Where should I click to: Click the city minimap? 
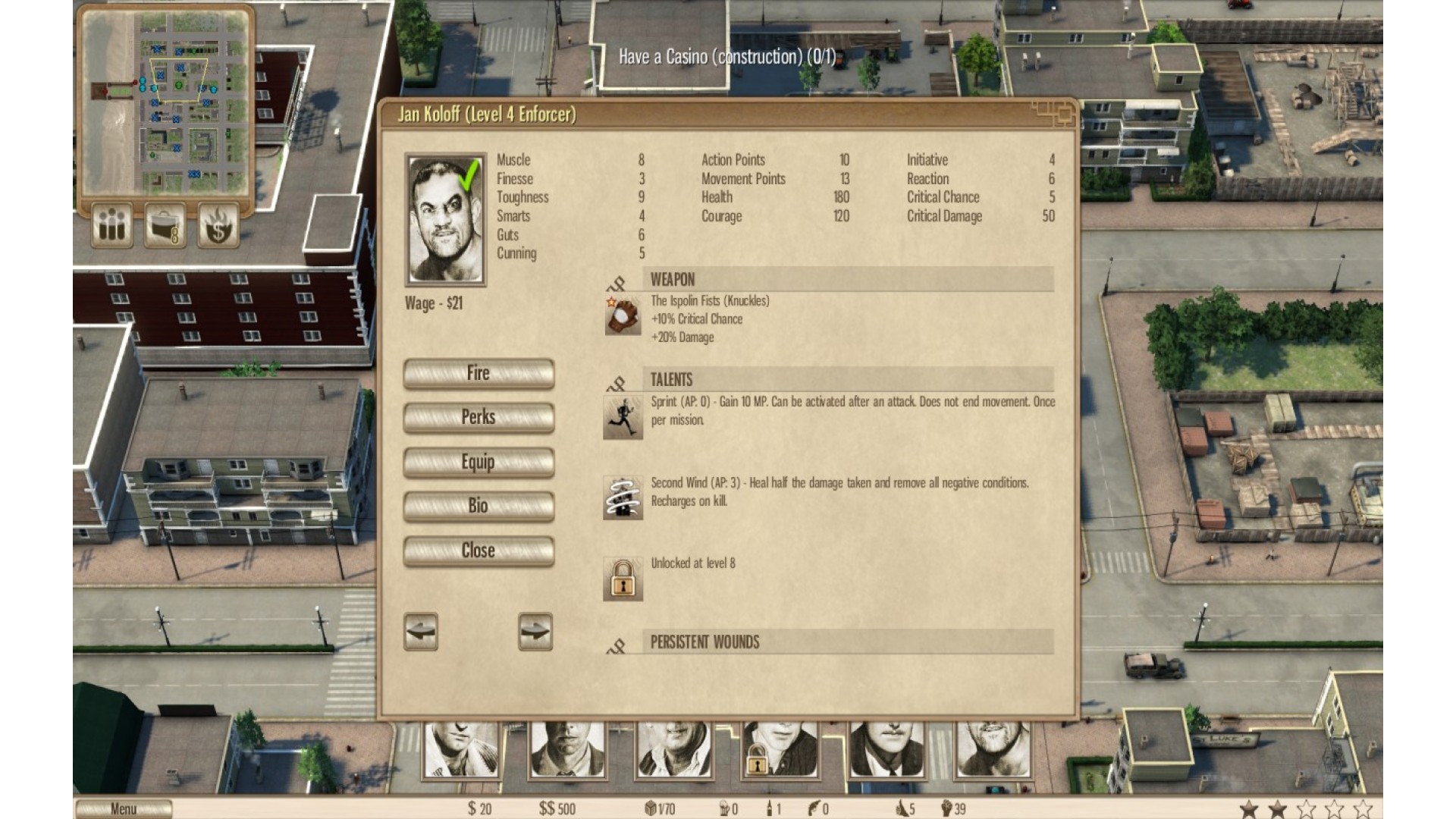tap(166, 101)
